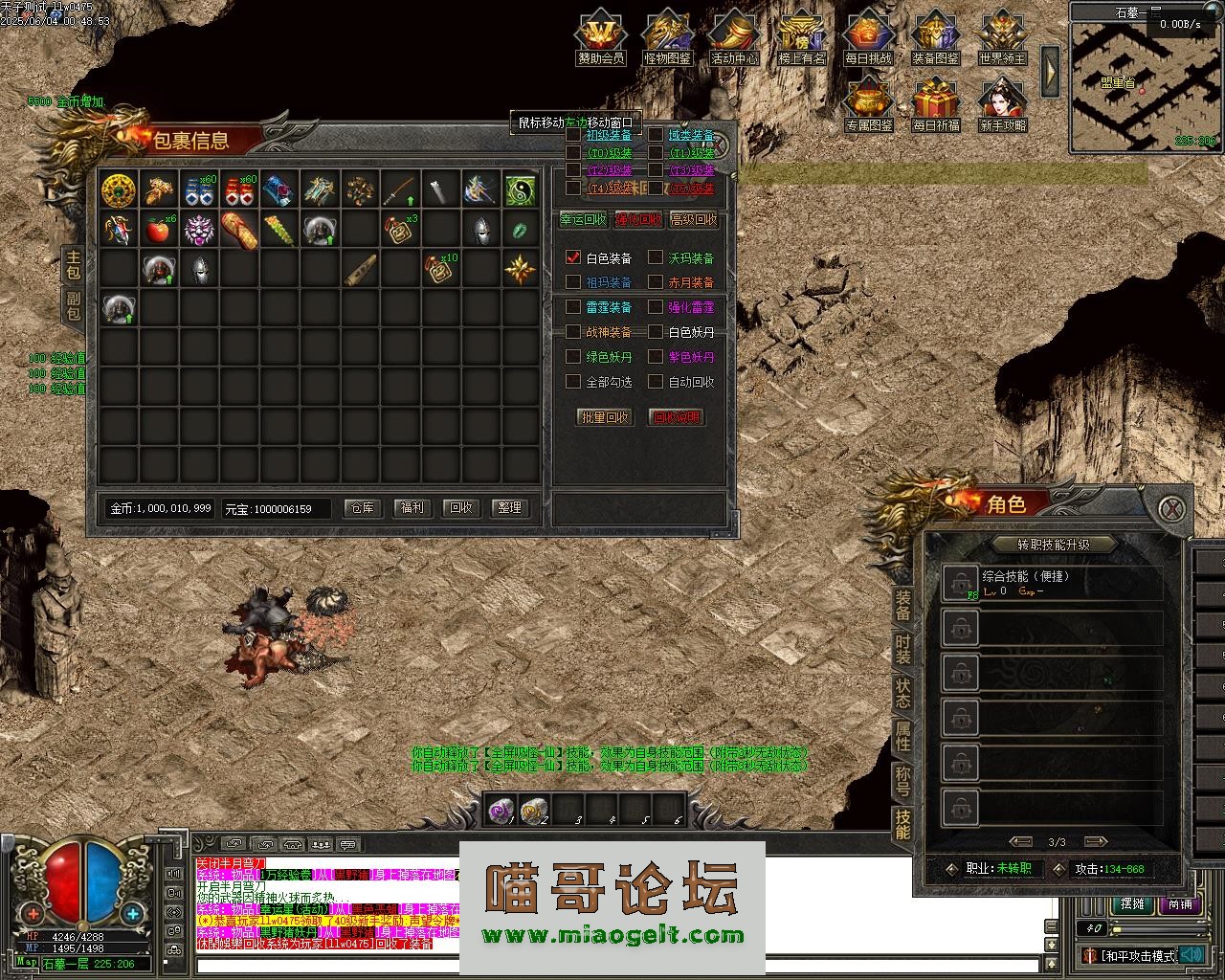The width and height of the screenshot is (1225, 980).
Task: Close the 角色 character panel
Action: point(1172,508)
